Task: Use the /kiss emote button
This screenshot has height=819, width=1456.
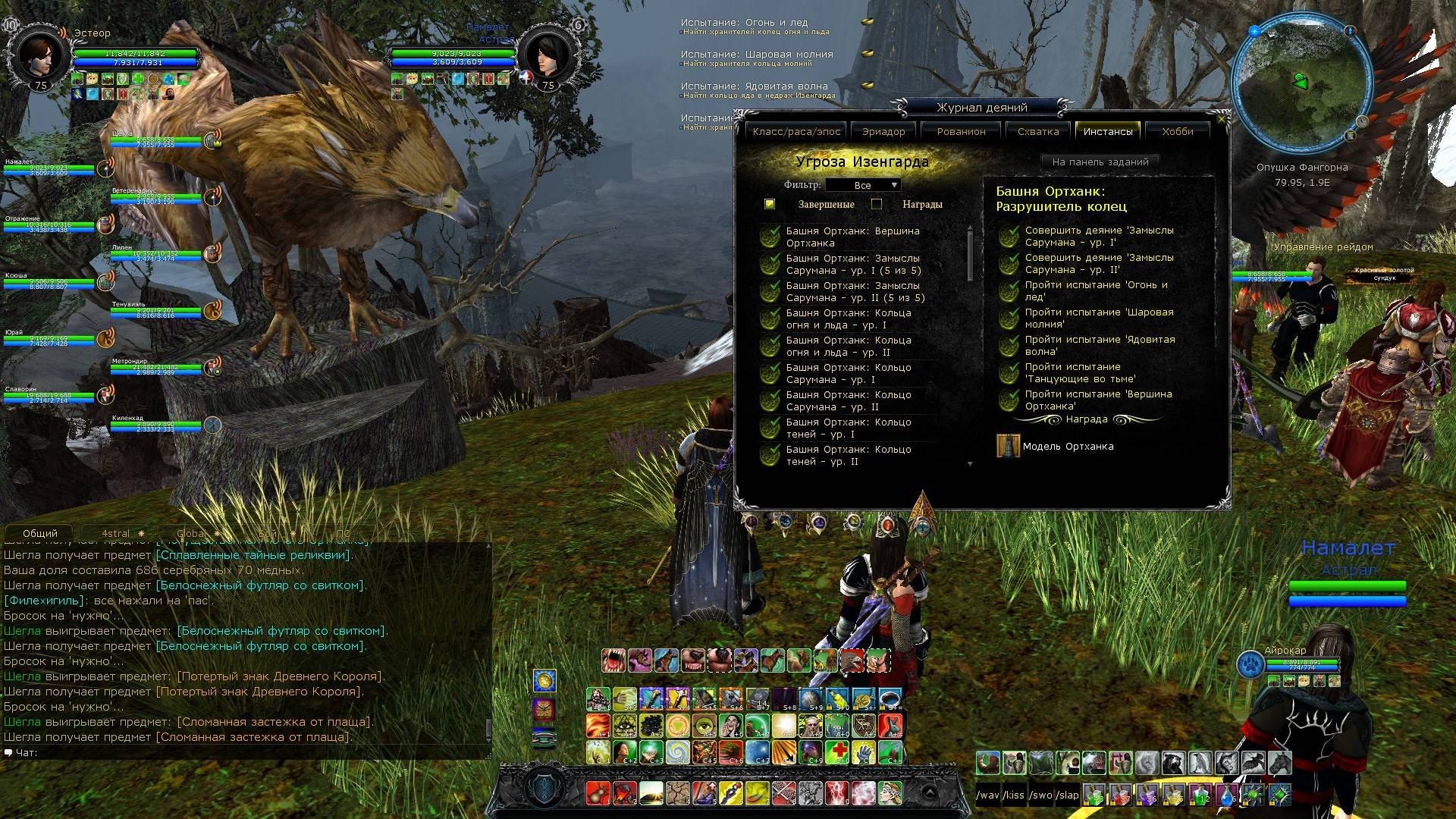Action: click(1014, 795)
